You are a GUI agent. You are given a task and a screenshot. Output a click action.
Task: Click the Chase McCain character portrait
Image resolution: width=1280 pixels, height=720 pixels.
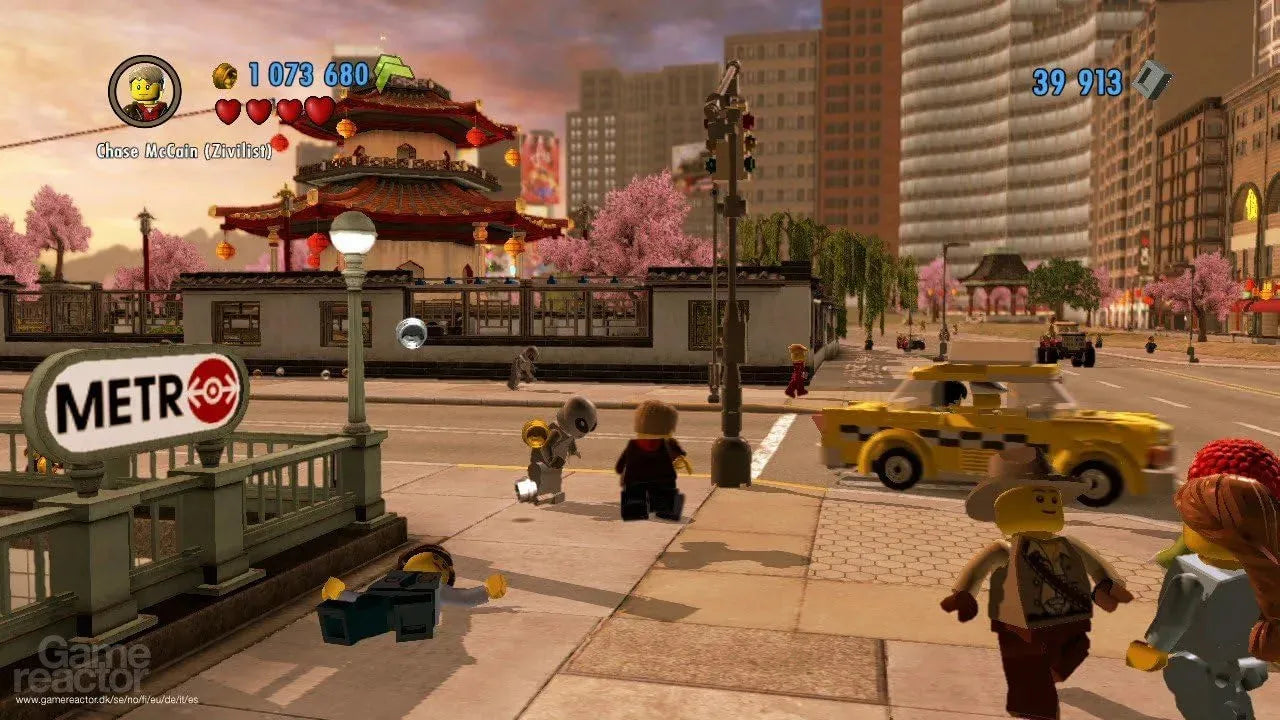point(145,91)
